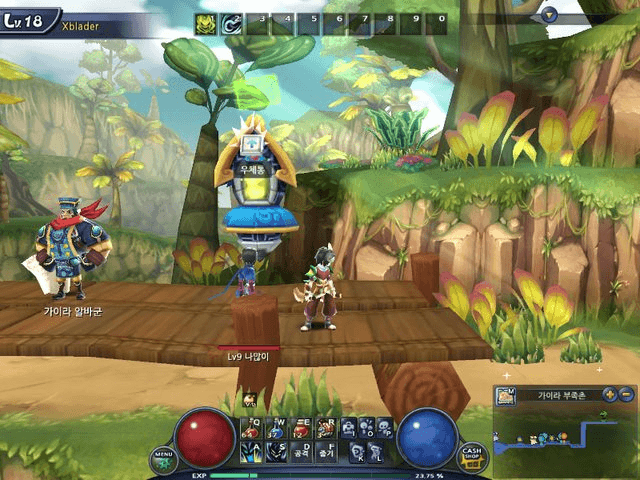Zoom out the minimap with minus button
This screenshot has width=640, height=480.
click(626, 394)
